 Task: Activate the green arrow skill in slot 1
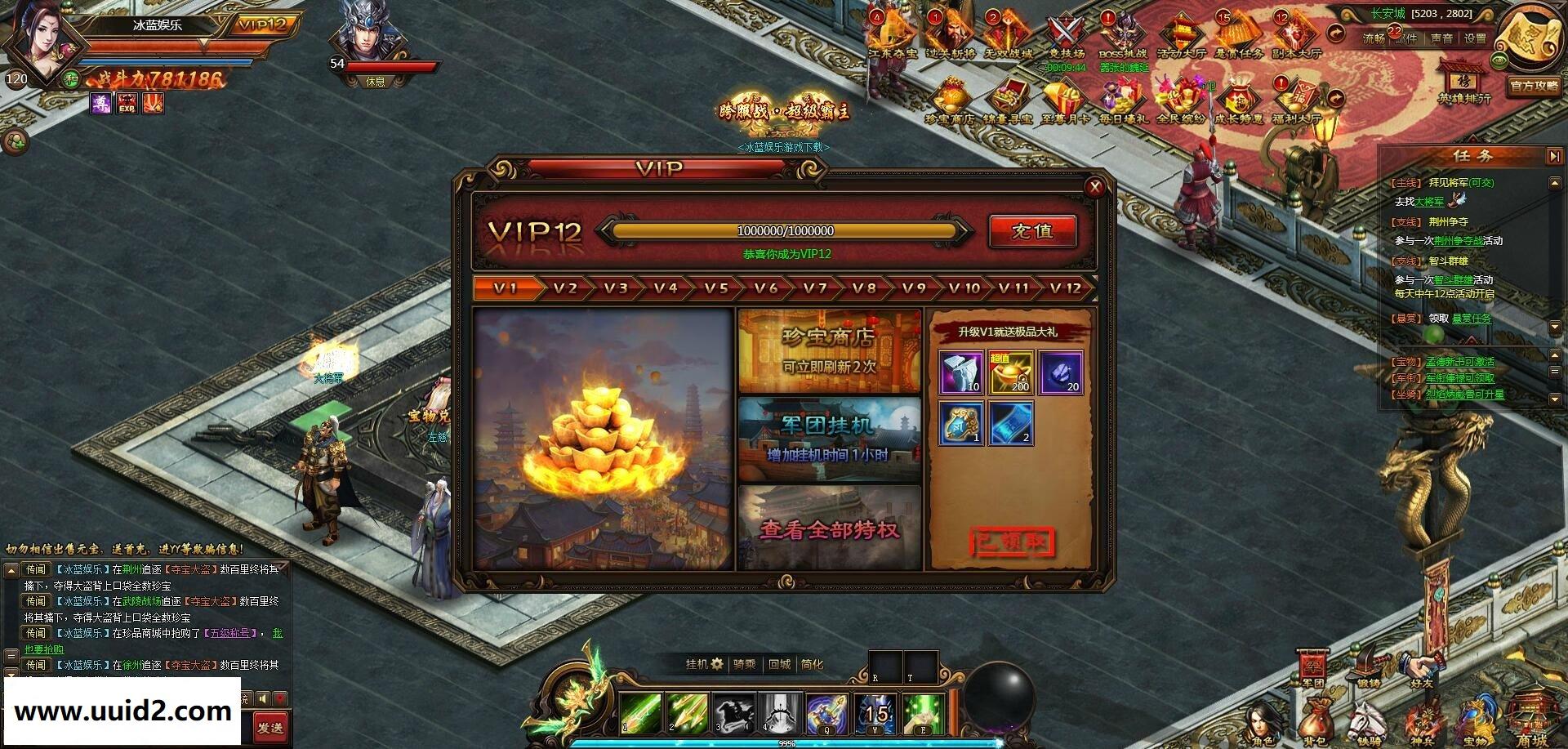coord(640,711)
